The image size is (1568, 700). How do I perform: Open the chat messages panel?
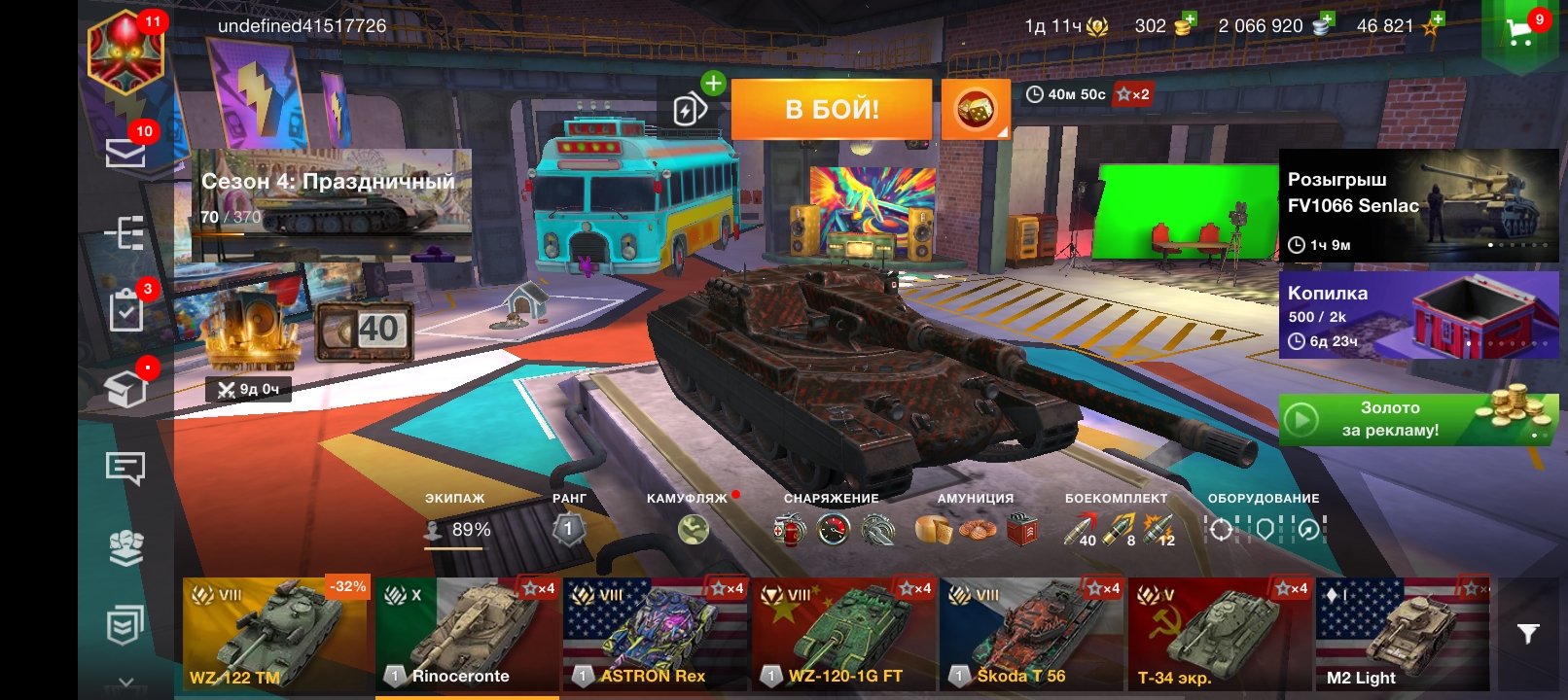(125, 469)
